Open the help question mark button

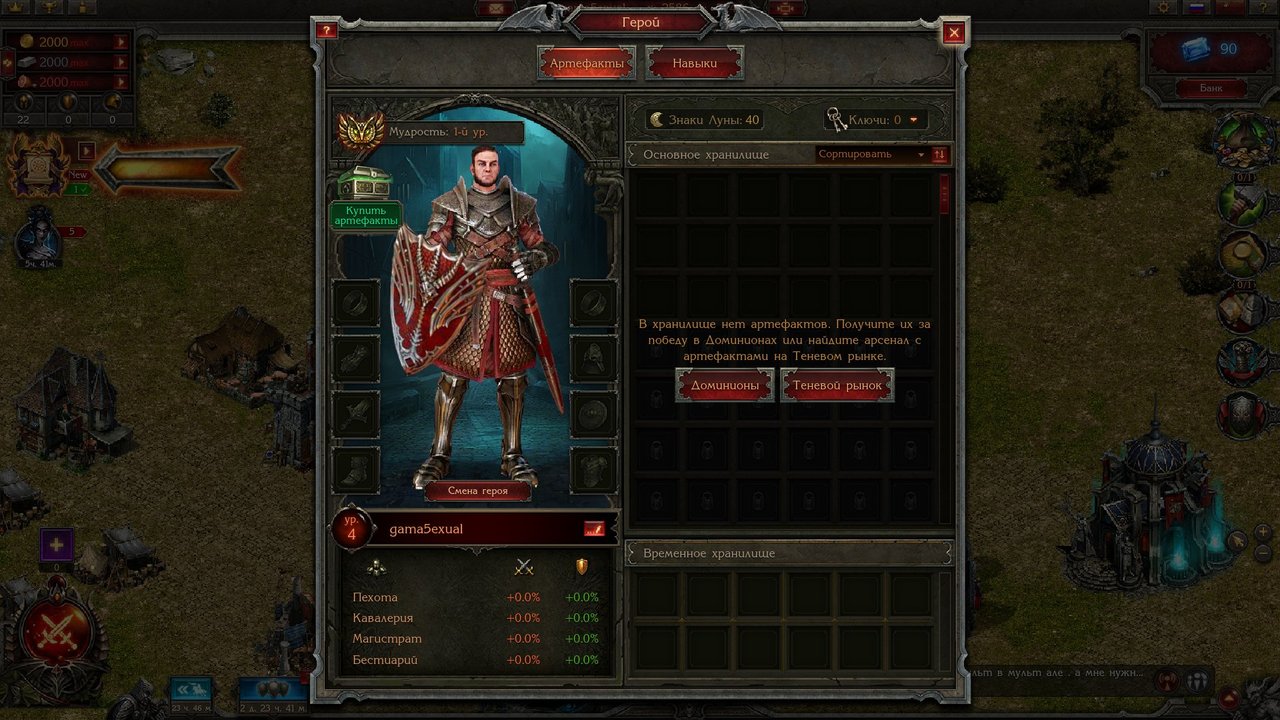pyautogui.click(x=326, y=30)
